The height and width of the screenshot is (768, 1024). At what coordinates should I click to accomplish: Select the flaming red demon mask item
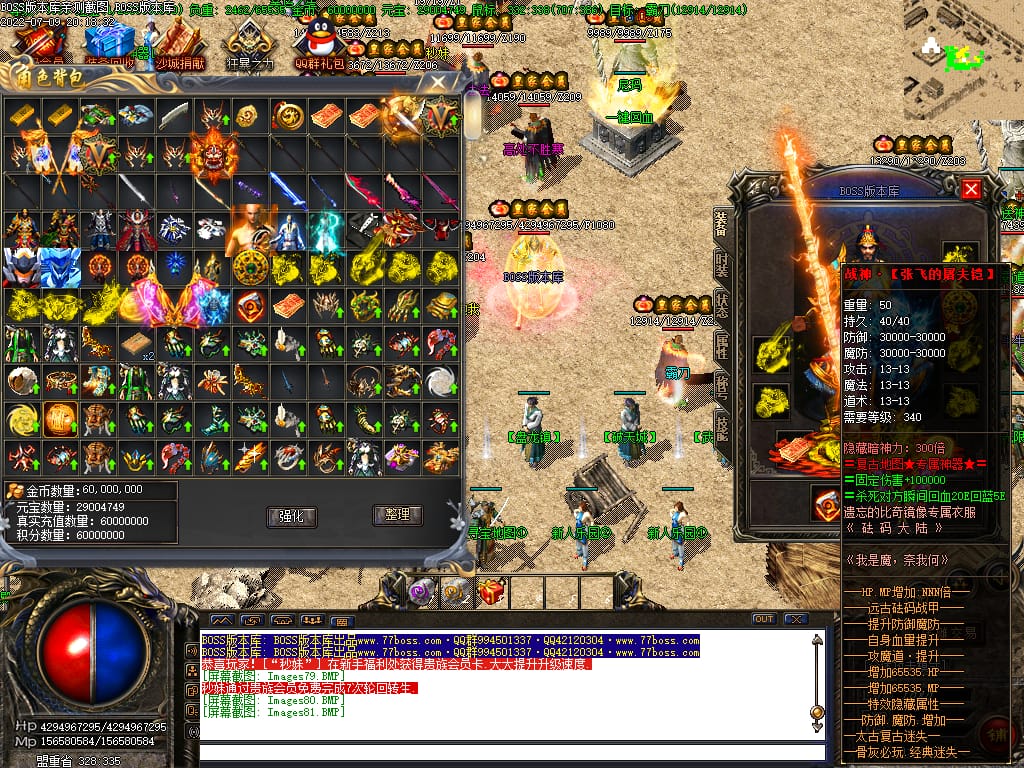[x=213, y=154]
